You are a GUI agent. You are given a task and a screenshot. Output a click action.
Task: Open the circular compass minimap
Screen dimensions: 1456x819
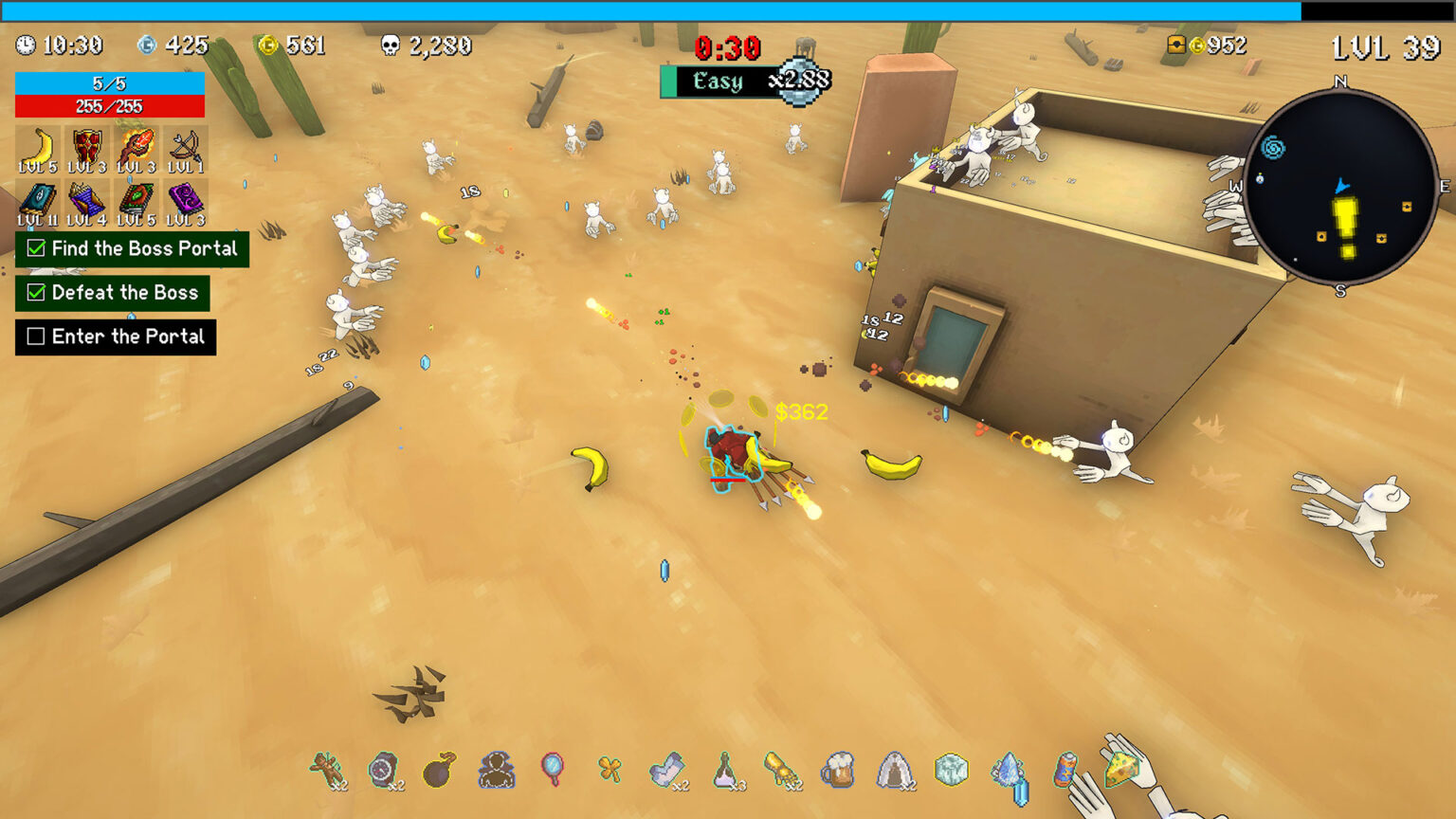click(1340, 188)
